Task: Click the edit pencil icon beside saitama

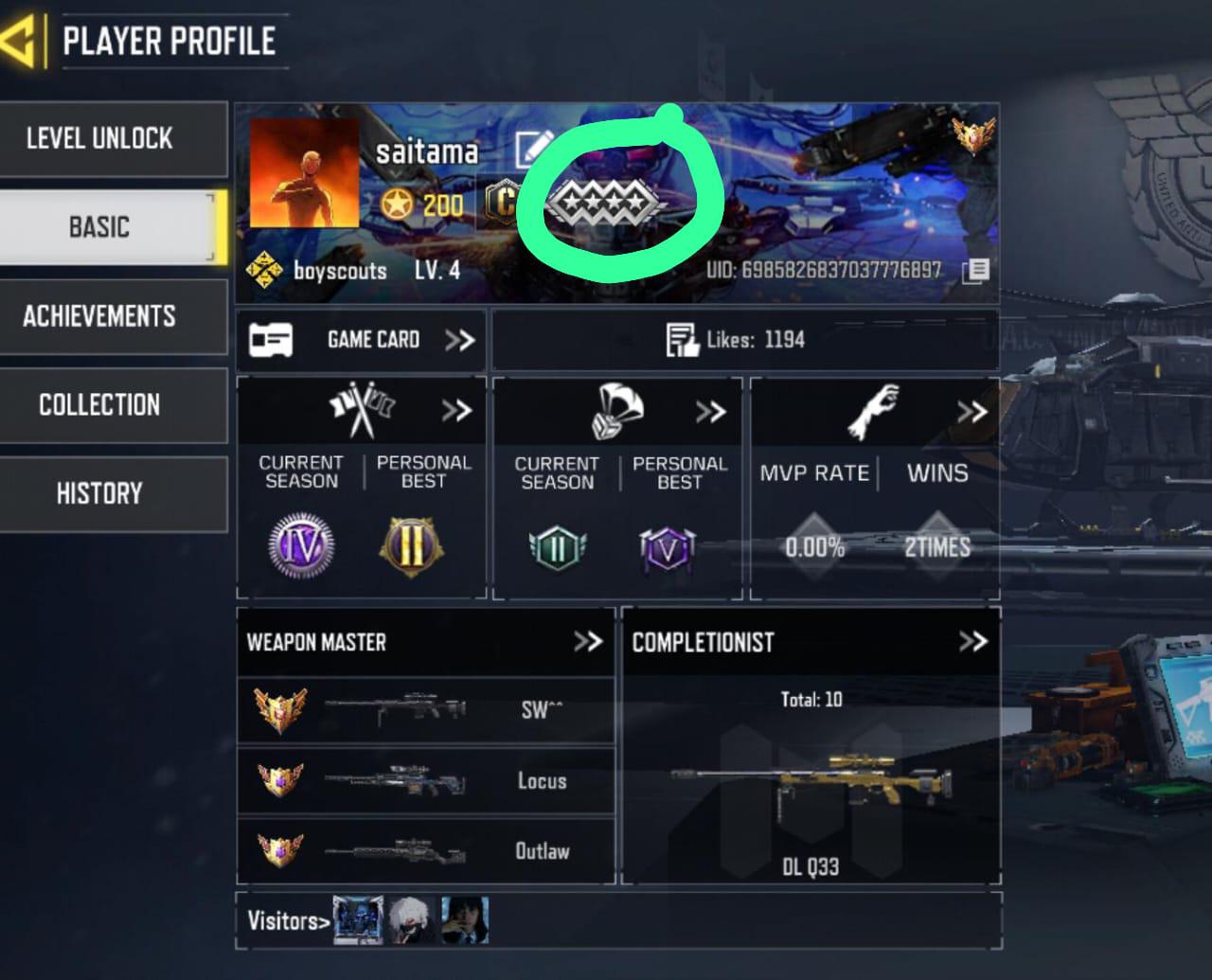Action: [x=532, y=150]
